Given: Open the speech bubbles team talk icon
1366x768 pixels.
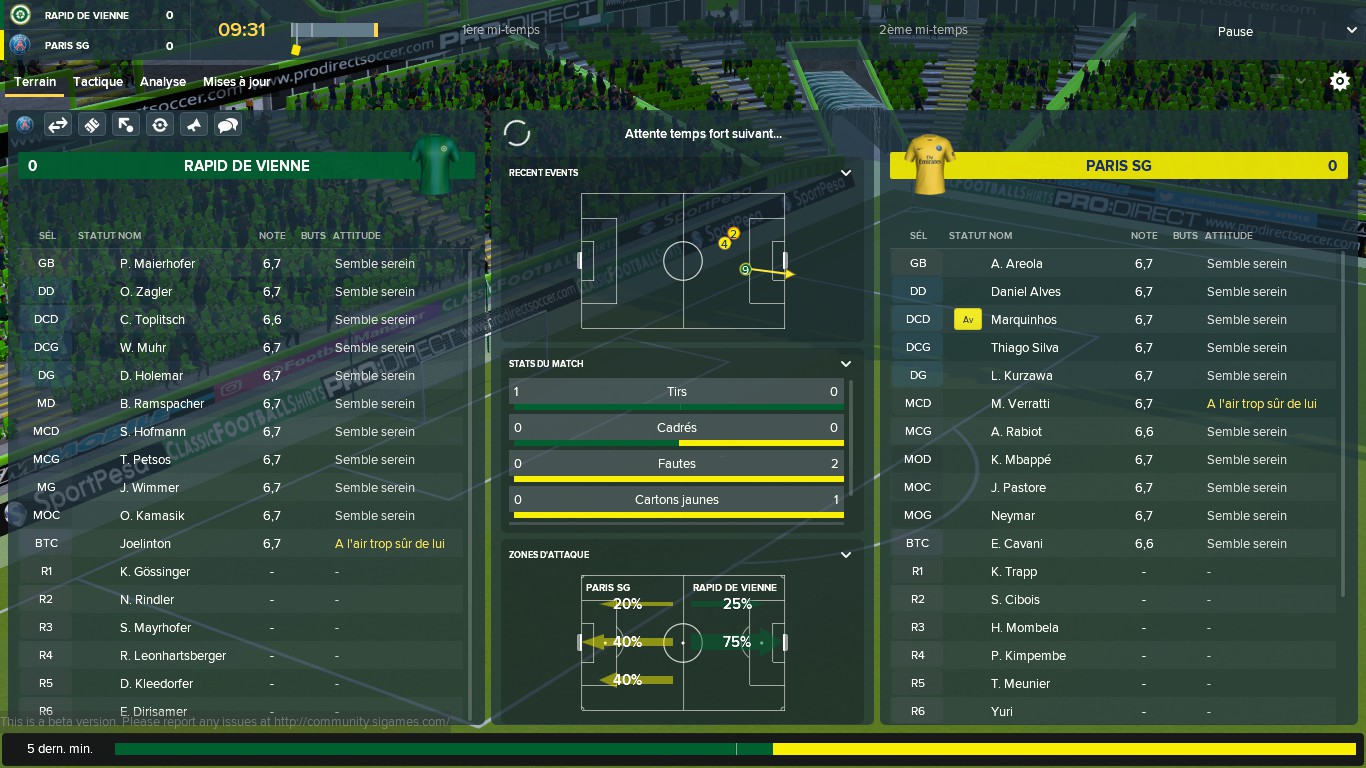Looking at the screenshot, I should pos(228,125).
